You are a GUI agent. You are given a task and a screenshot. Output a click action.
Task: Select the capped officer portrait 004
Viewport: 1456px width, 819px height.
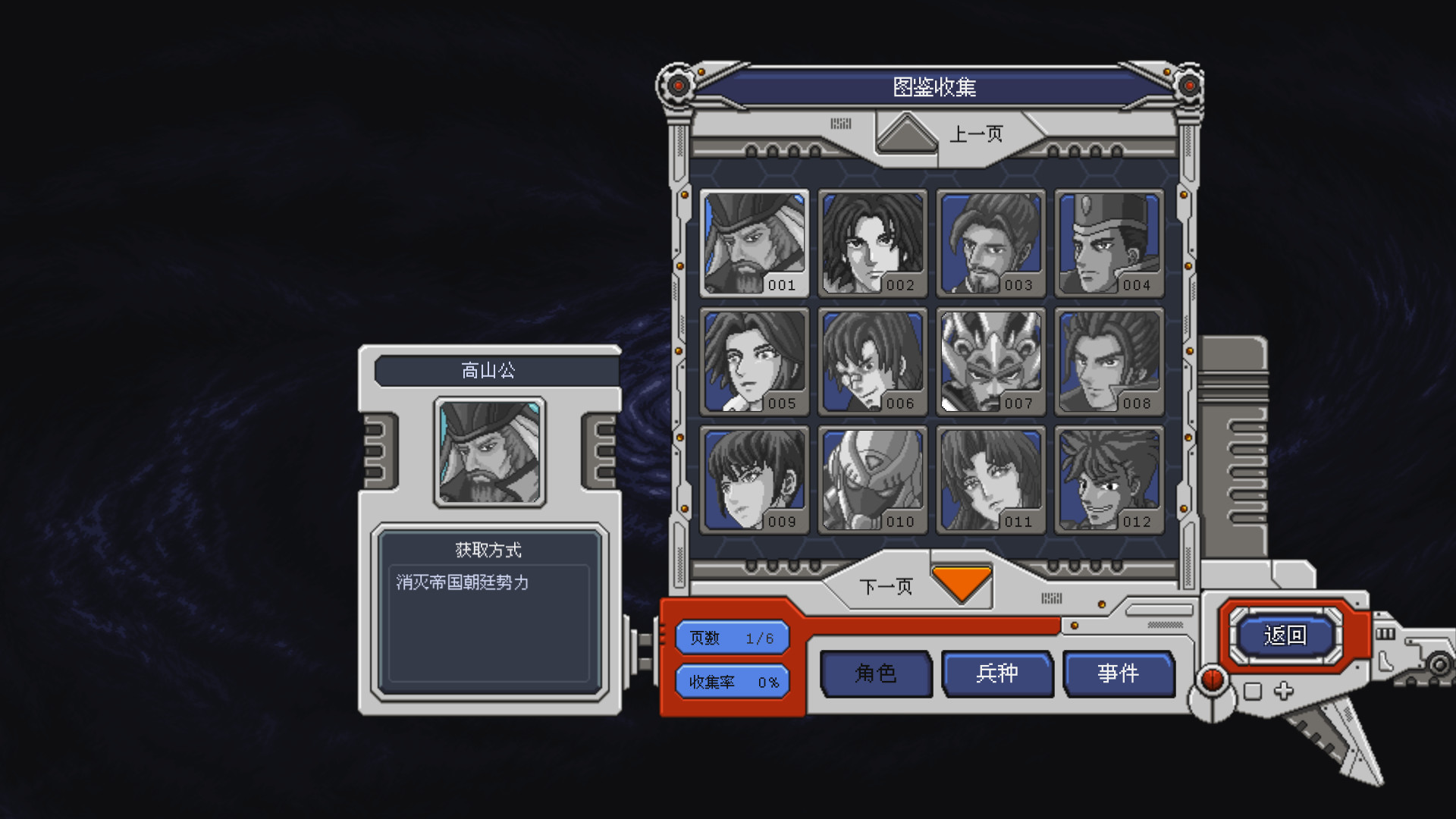click(x=1110, y=243)
